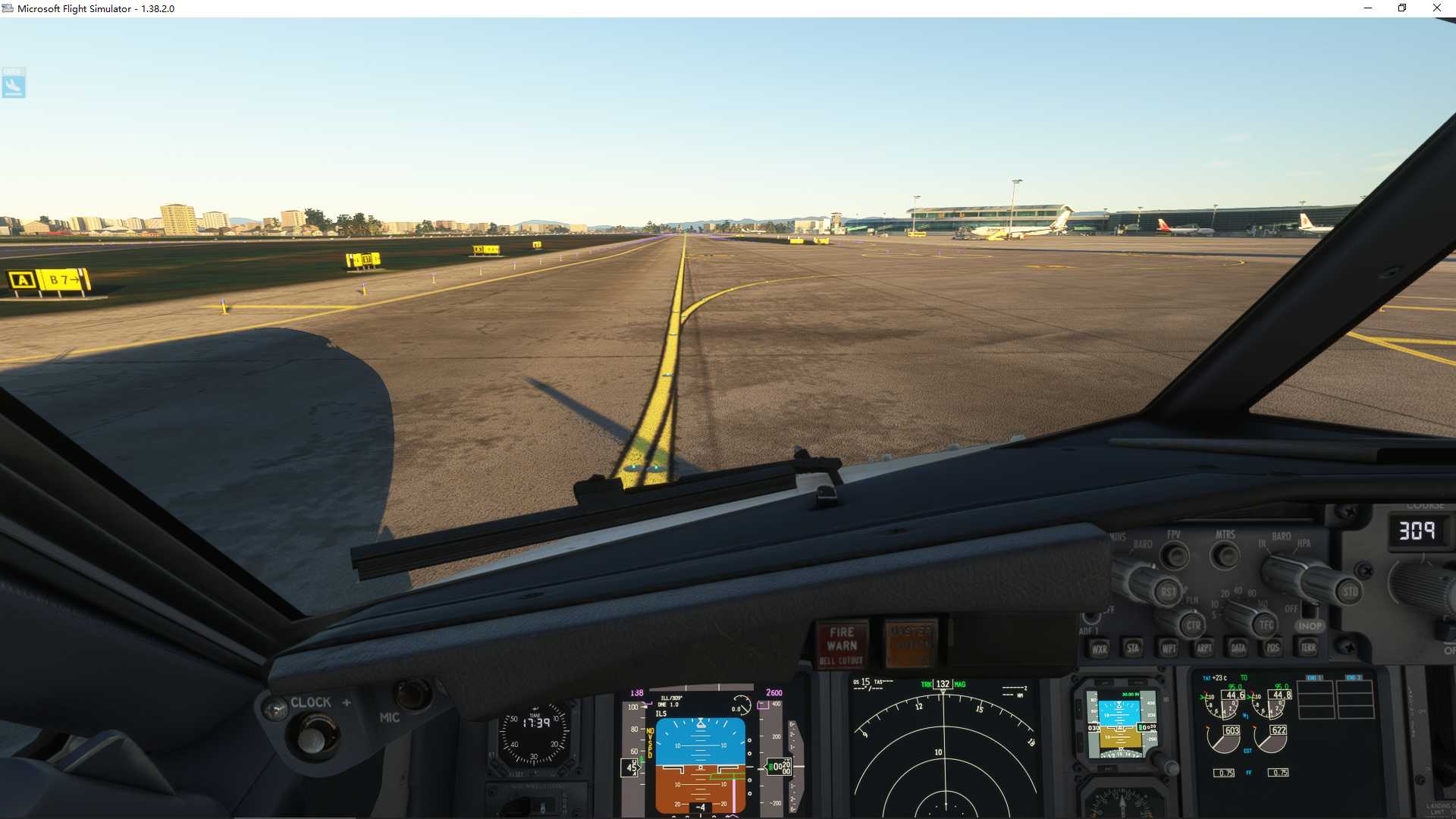Toggle the flight path vector FPV button
Viewport: 1456px width, 819px height.
1174,555
